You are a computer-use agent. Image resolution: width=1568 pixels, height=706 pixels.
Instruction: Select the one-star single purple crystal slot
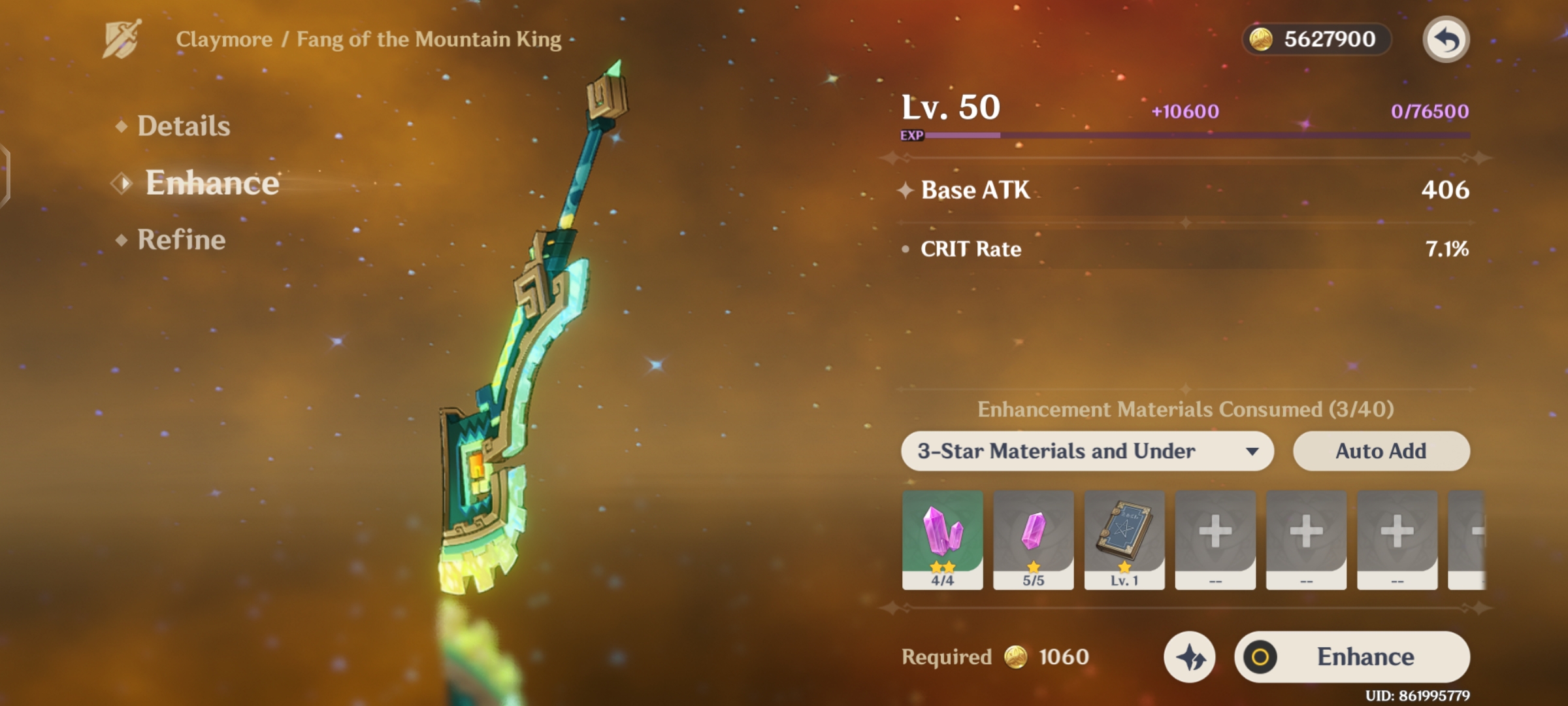[x=1033, y=539]
